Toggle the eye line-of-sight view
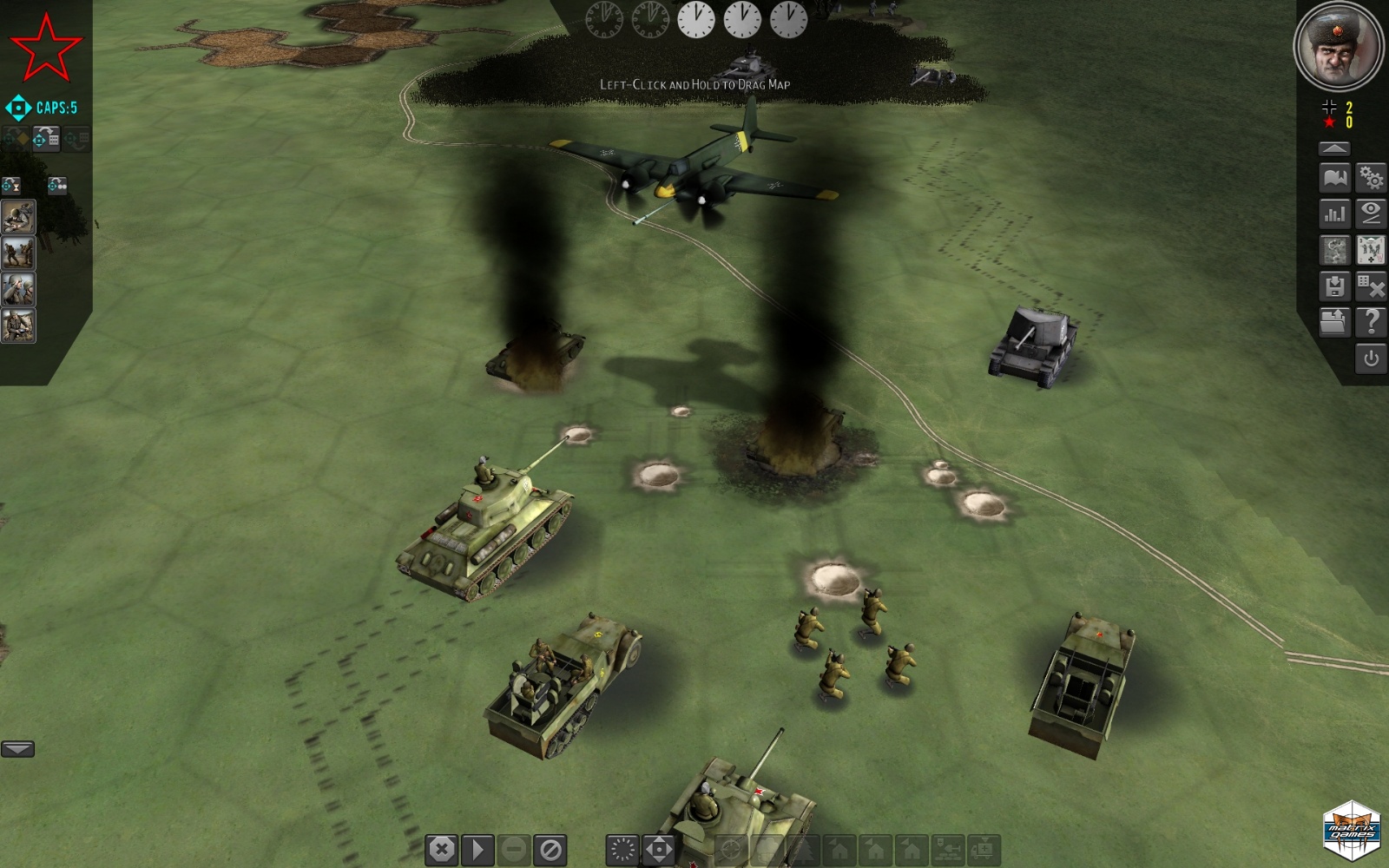Image resolution: width=1389 pixels, height=868 pixels. (1371, 214)
